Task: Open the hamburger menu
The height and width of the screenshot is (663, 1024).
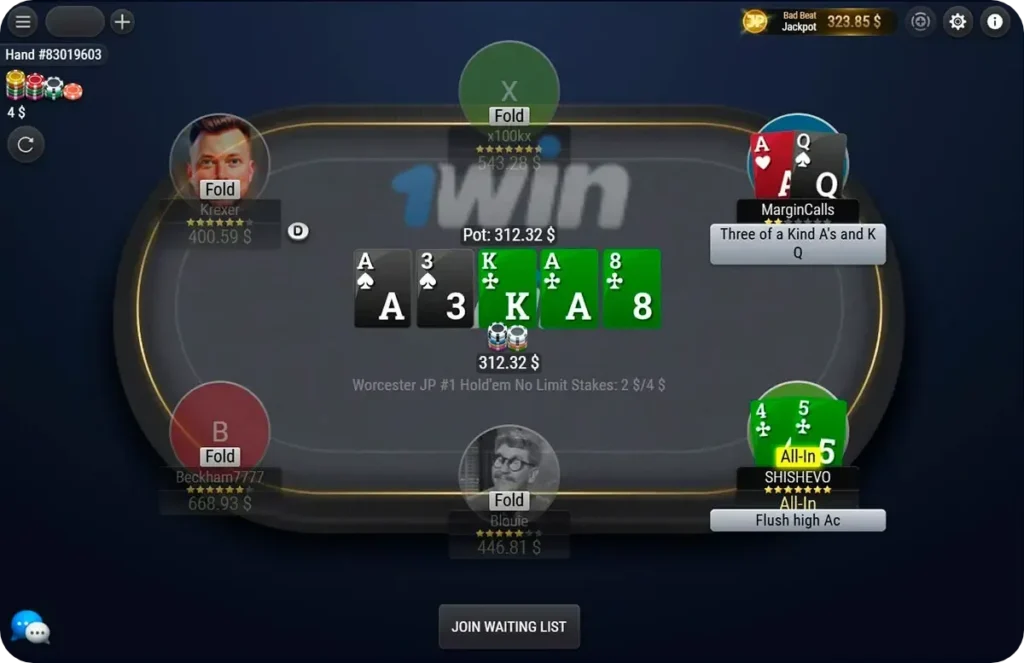Action: coord(22,21)
